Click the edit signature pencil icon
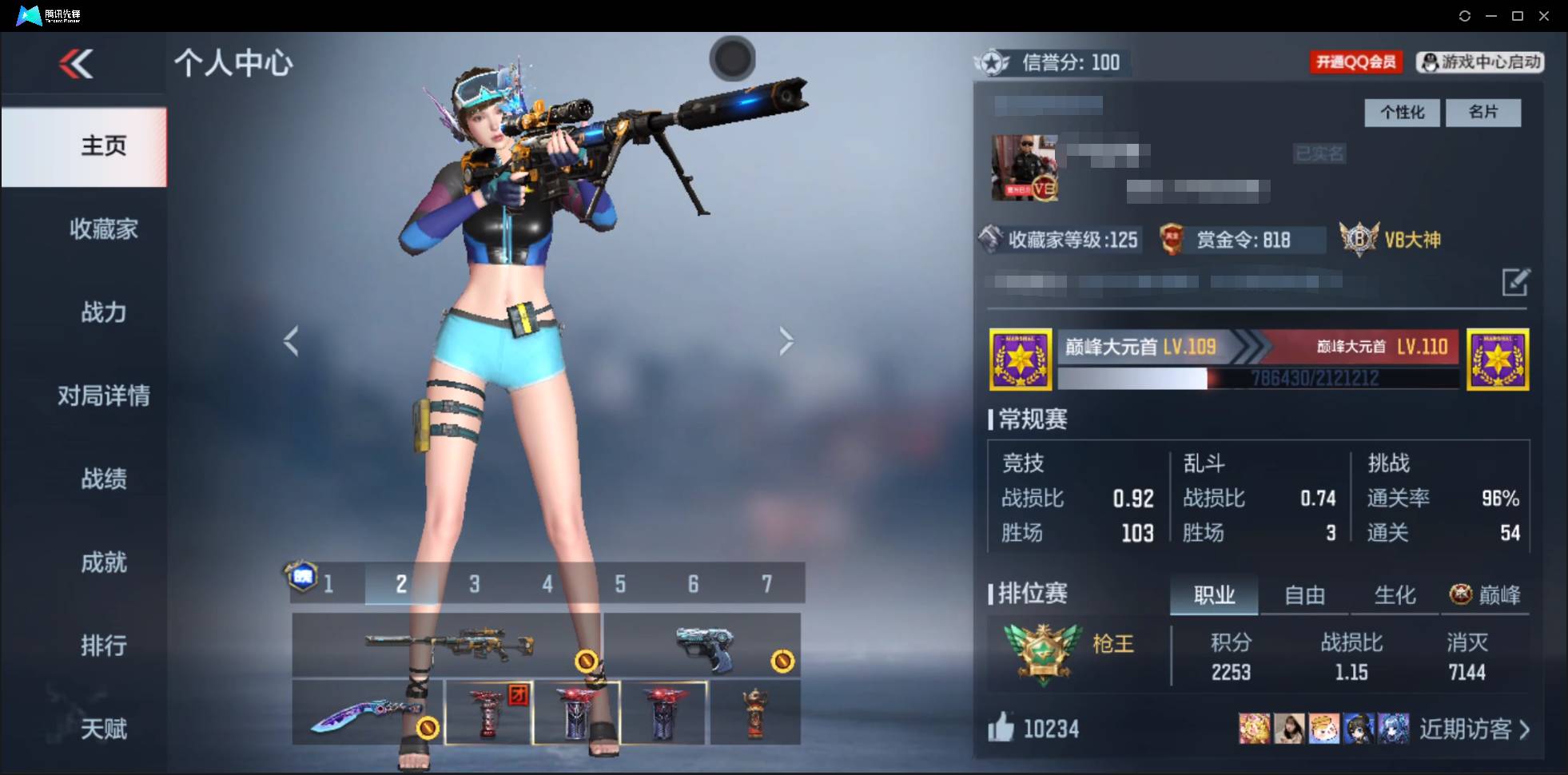1568x775 pixels. 1517,282
